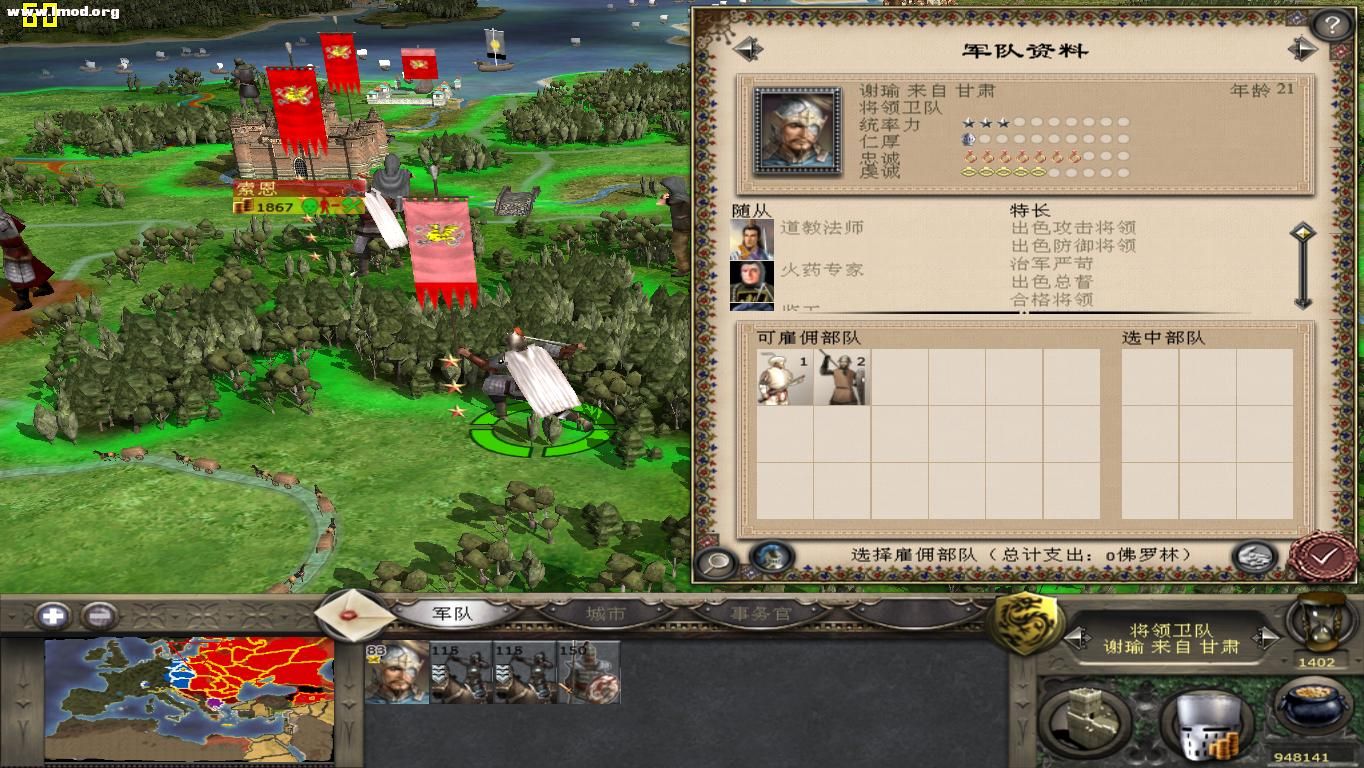Zoom in the minimap with the plus button
Image resolution: width=1364 pixels, height=768 pixels.
pyautogui.click(x=55, y=613)
